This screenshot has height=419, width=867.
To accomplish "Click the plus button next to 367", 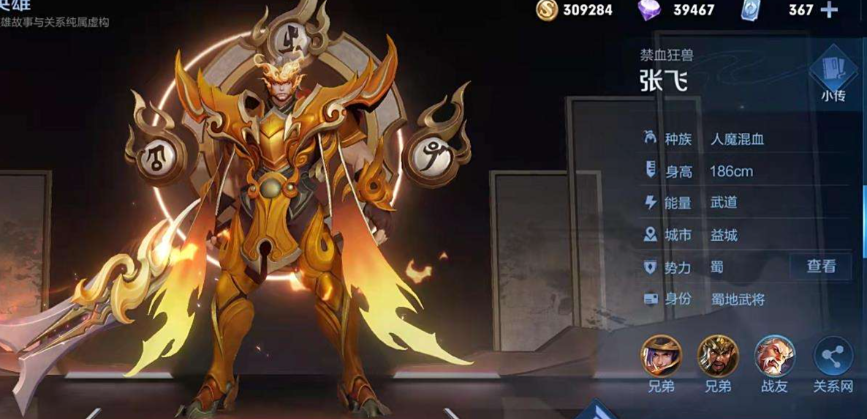I will [829, 10].
